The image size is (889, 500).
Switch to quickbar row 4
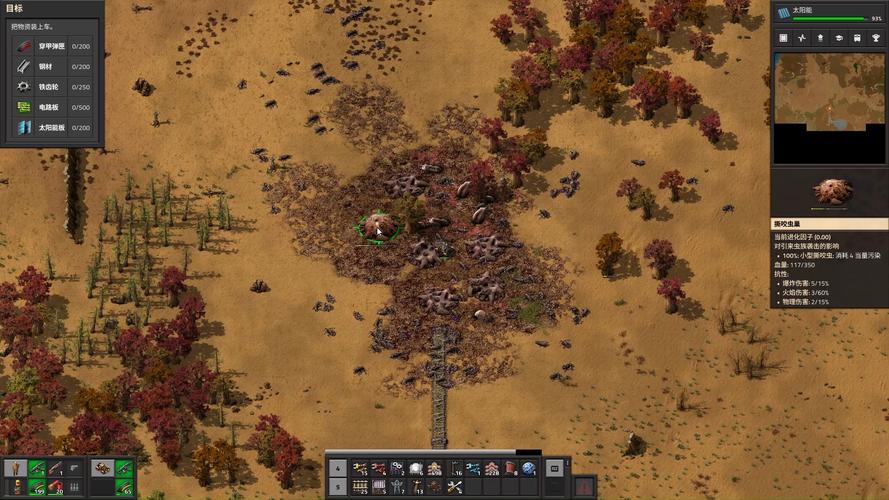click(337, 468)
